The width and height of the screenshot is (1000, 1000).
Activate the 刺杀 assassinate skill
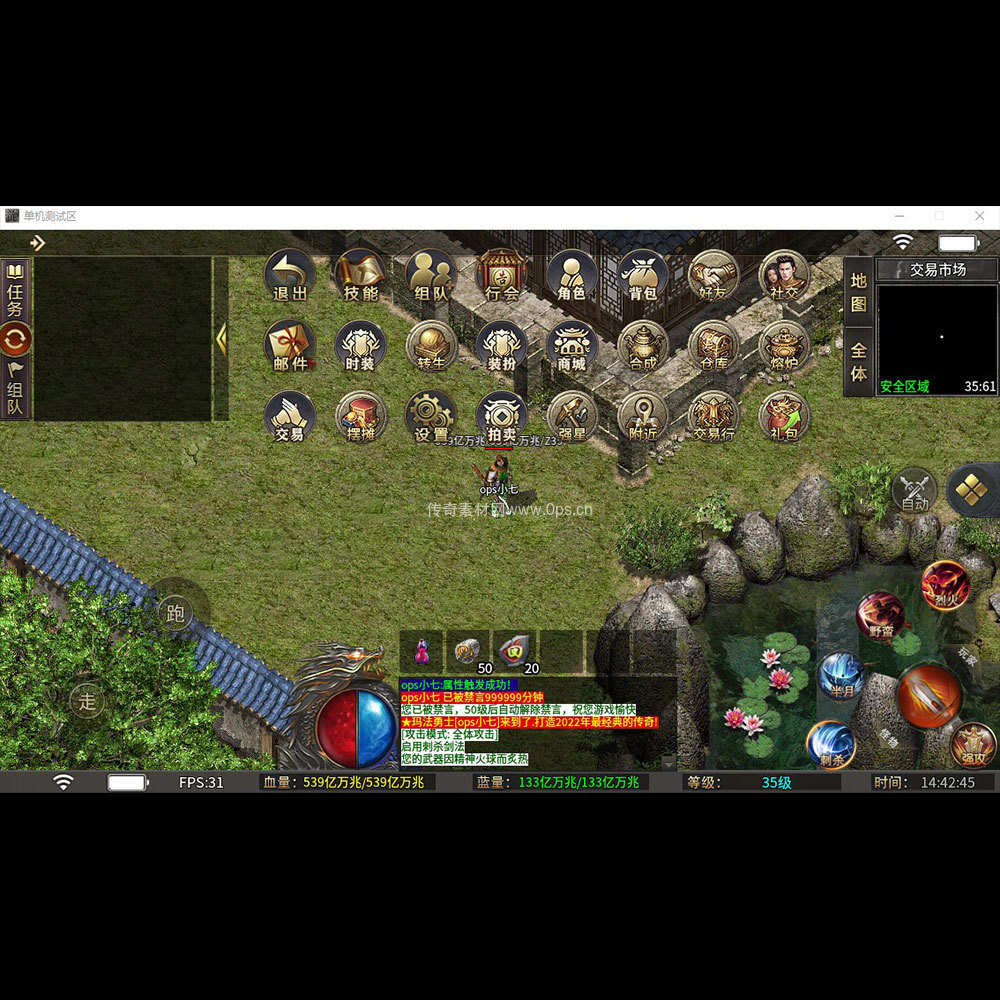click(831, 745)
